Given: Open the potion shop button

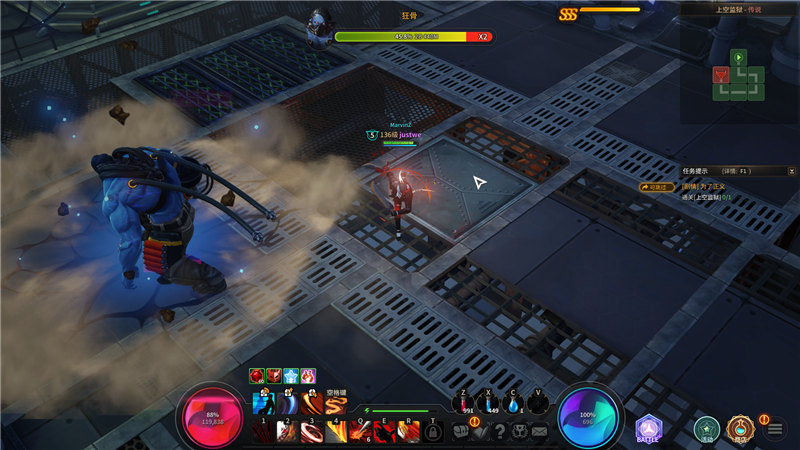Looking at the screenshot, I should point(740,429).
